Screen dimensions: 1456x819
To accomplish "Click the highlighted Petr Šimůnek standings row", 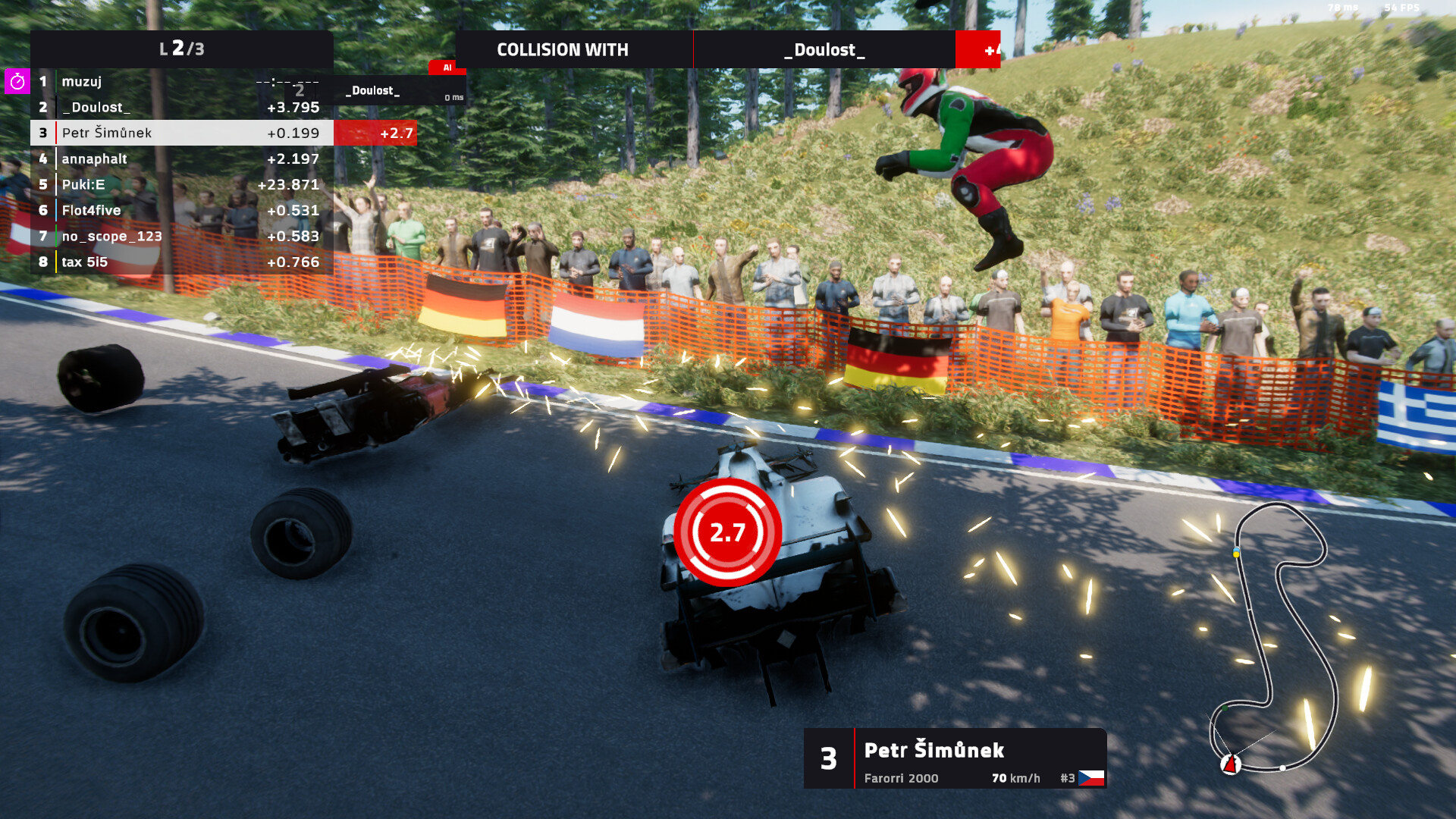I will [182, 133].
